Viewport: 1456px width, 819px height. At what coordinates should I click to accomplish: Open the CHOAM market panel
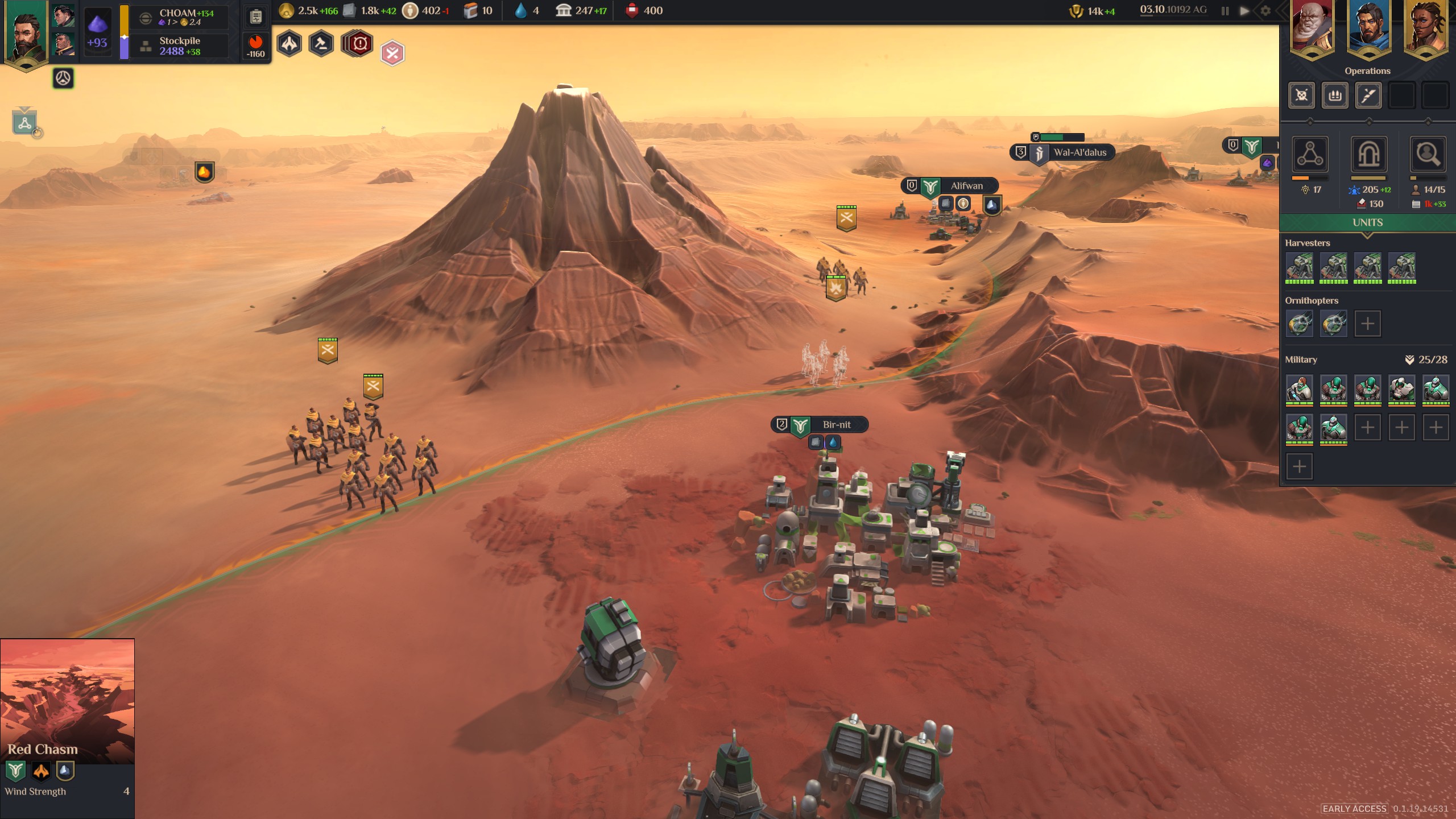[179, 17]
